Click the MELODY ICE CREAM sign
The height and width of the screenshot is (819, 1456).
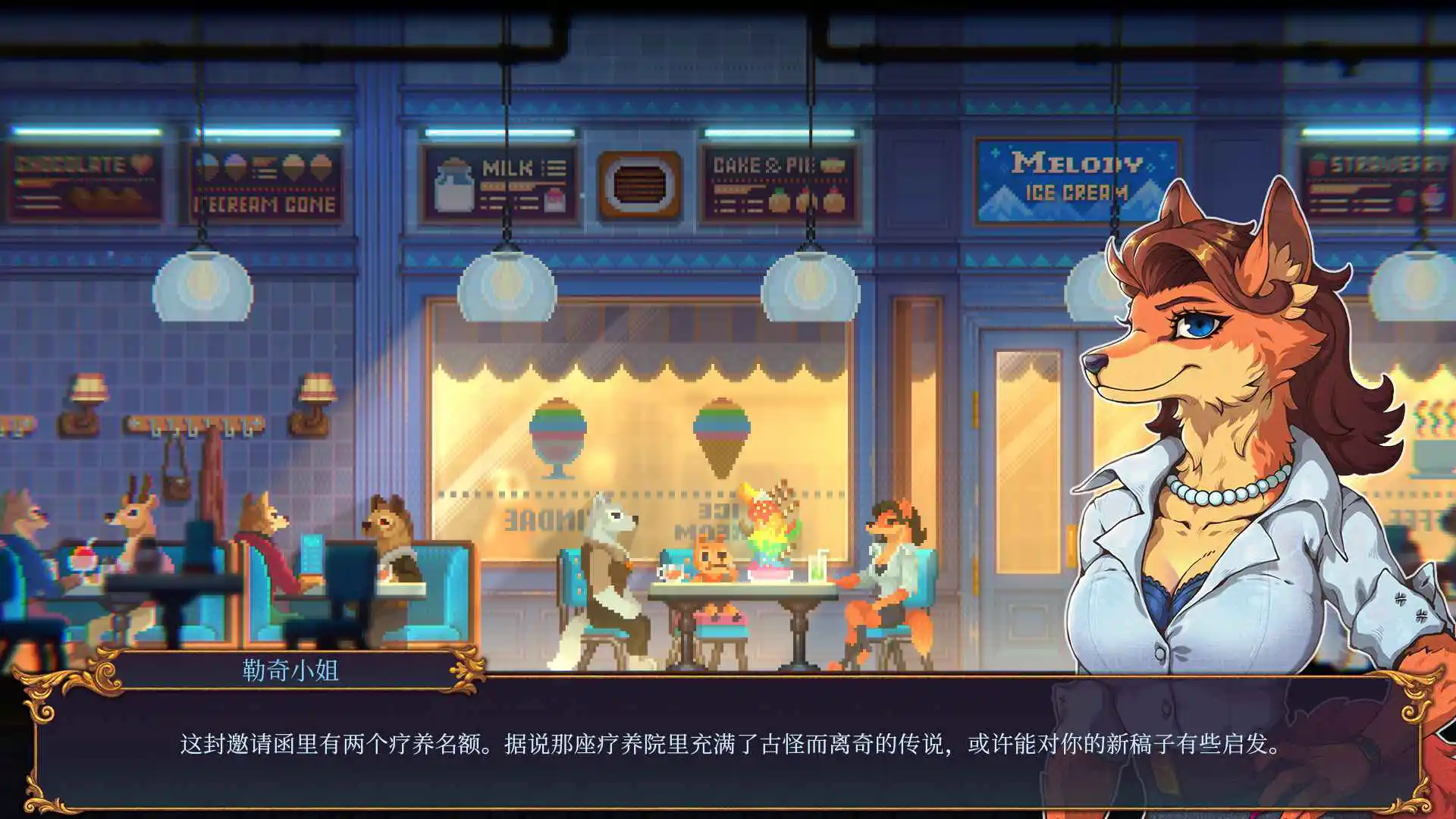(x=1077, y=177)
